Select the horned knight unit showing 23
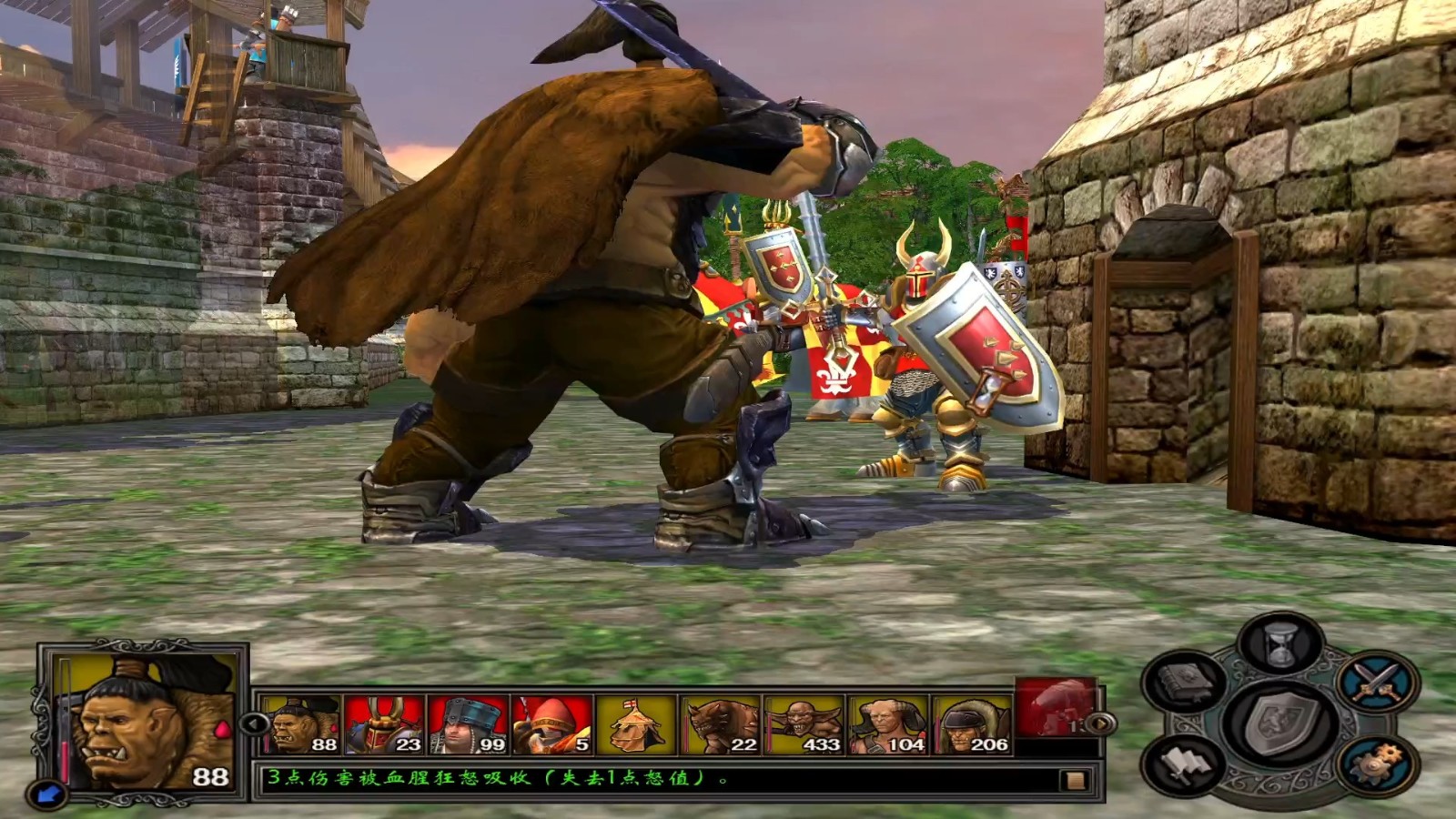This screenshot has height=819, width=1456. [x=385, y=724]
